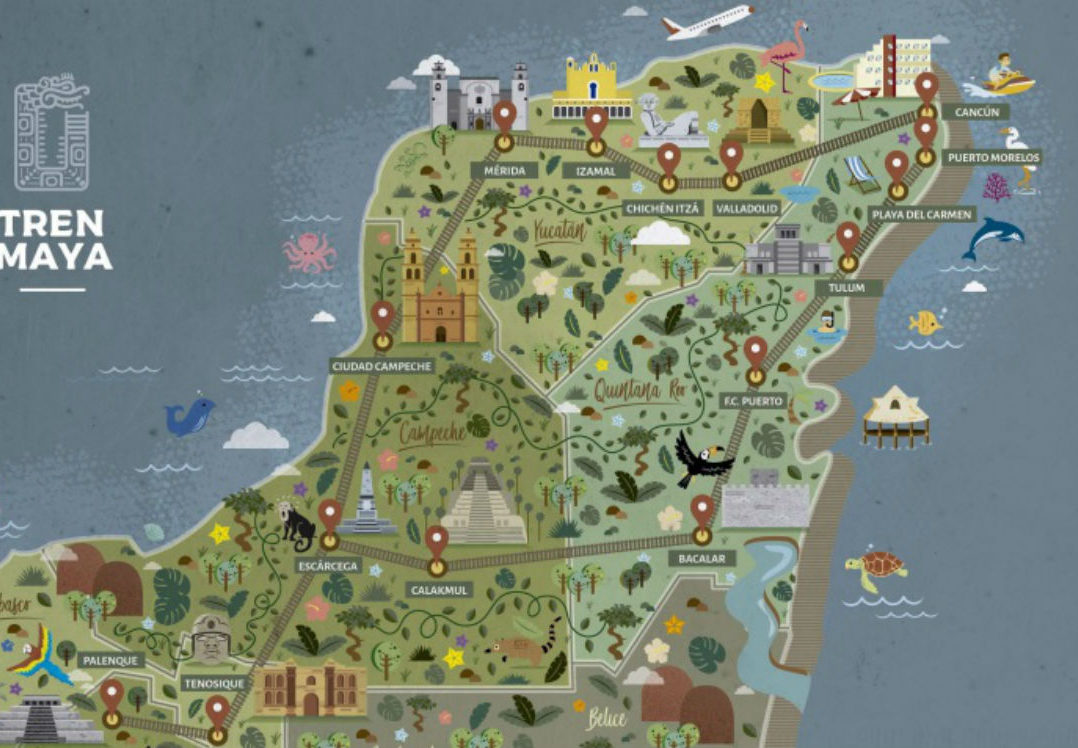Open the Valladolid stop marker
The image size is (1078, 748).
(732, 158)
